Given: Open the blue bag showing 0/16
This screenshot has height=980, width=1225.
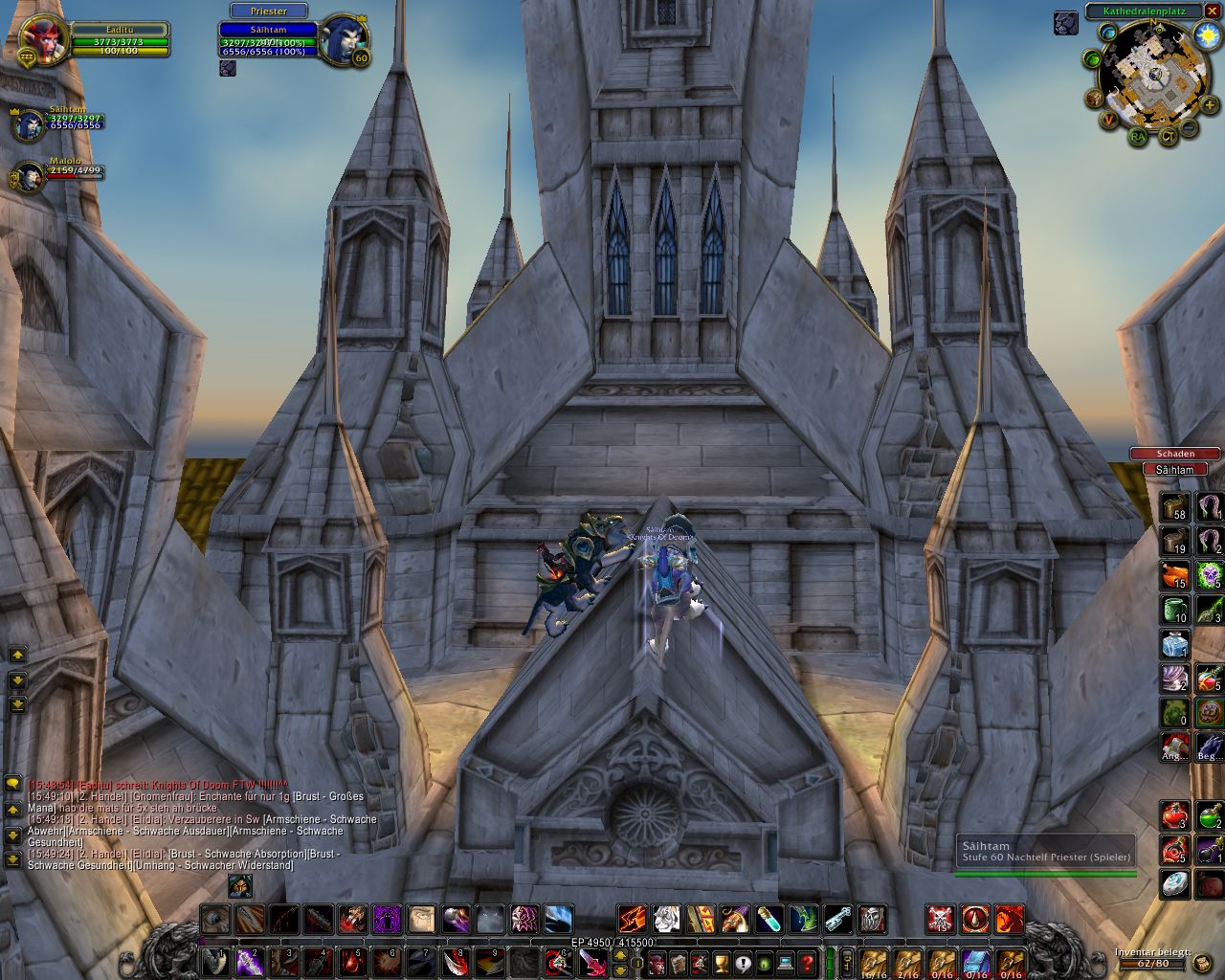Looking at the screenshot, I should pyautogui.click(x=975, y=961).
